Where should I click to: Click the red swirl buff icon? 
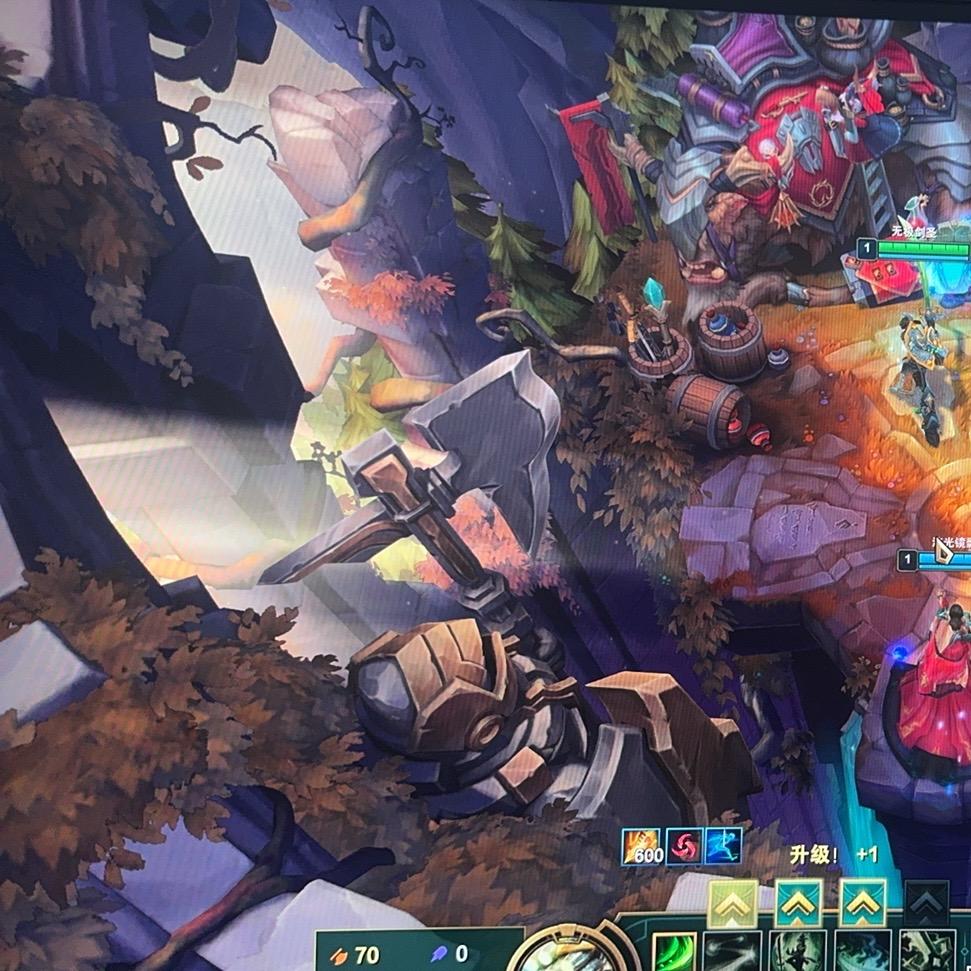coord(683,847)
